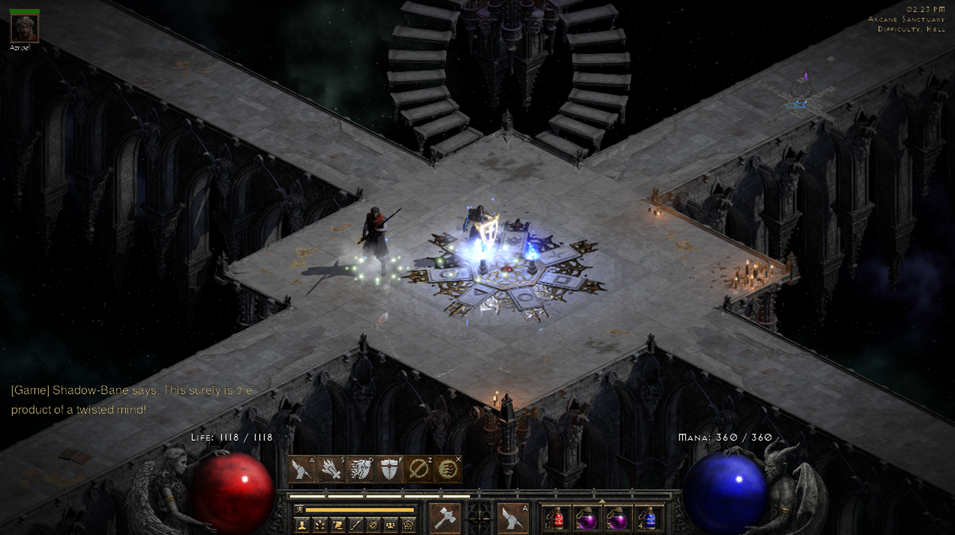Cast the cross shield skill marked F
Viewport: 955px width, 535px height.
(389, 469)
